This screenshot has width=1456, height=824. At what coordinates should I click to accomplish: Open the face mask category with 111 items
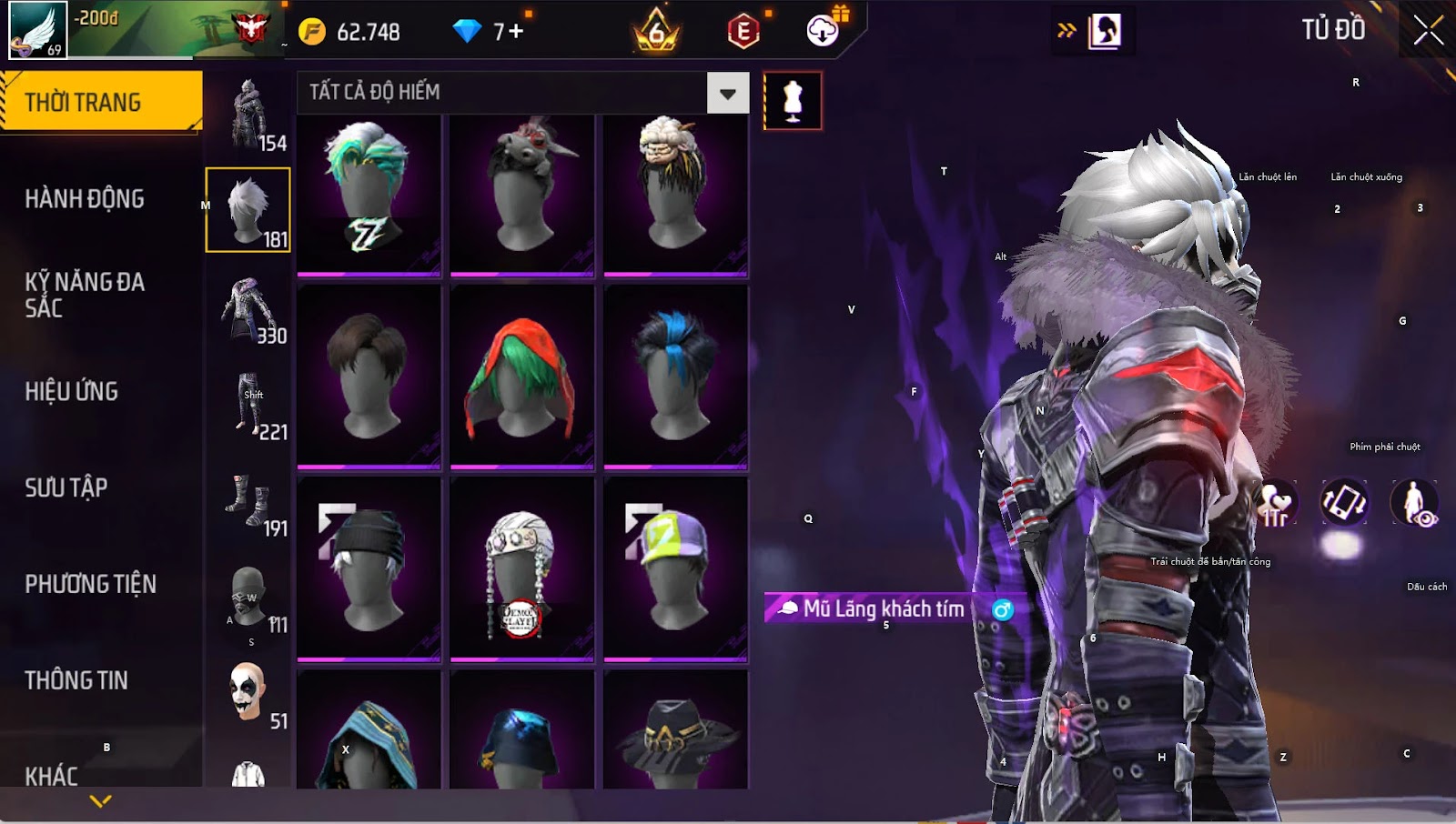(248, 599)
